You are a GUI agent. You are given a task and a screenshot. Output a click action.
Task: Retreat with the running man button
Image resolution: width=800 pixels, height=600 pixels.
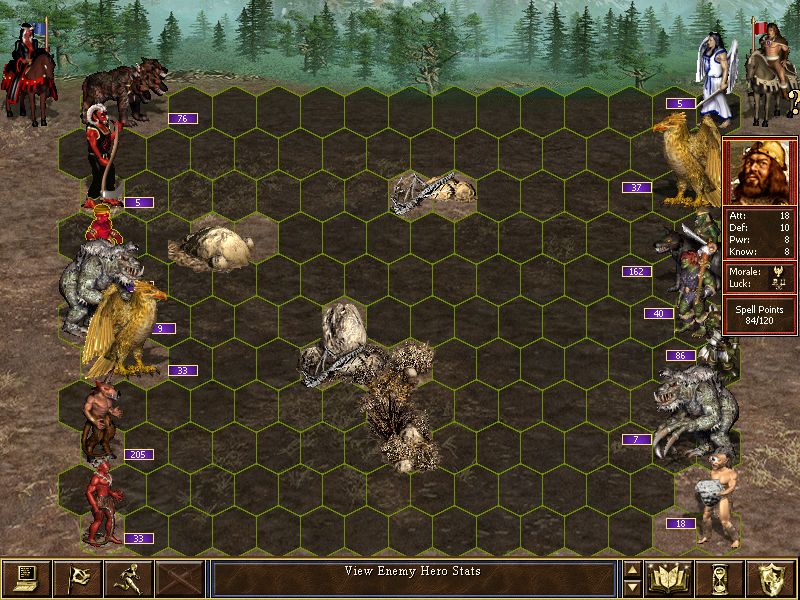tap(129, 578)
